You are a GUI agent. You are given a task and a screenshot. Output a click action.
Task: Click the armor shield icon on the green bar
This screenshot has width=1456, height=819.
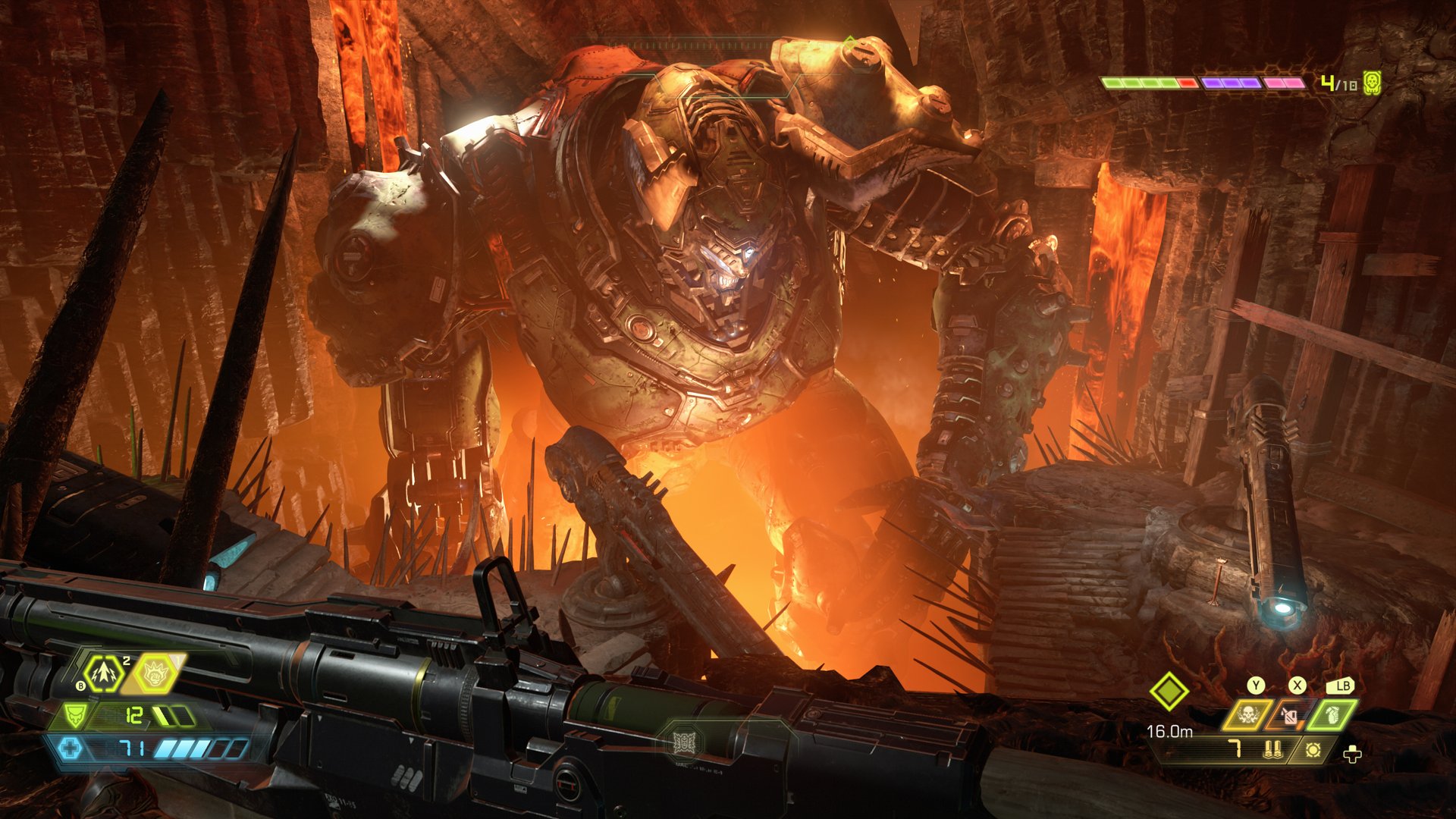coord(75,716)
